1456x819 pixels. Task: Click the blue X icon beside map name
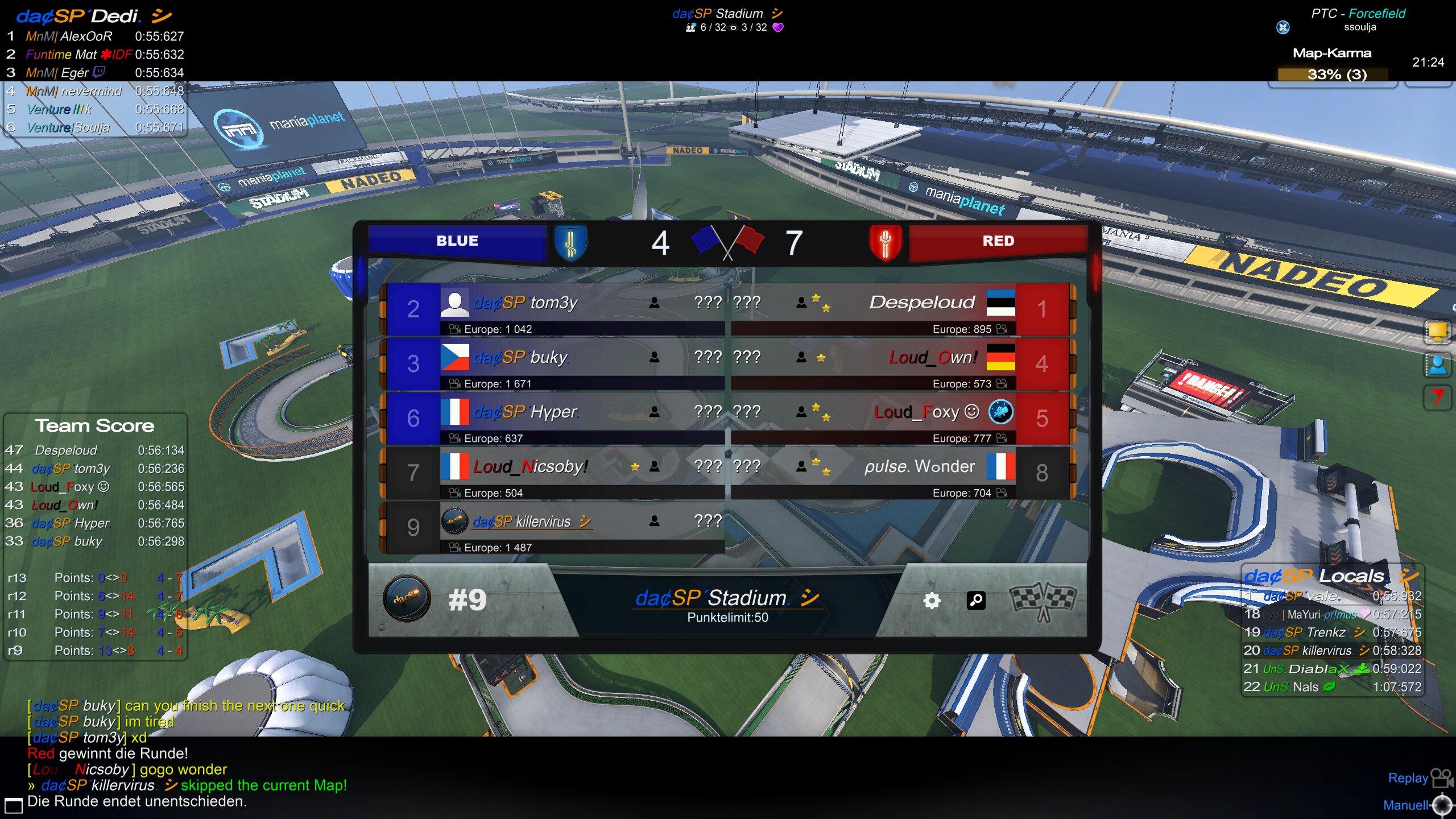coord(1283,27)
